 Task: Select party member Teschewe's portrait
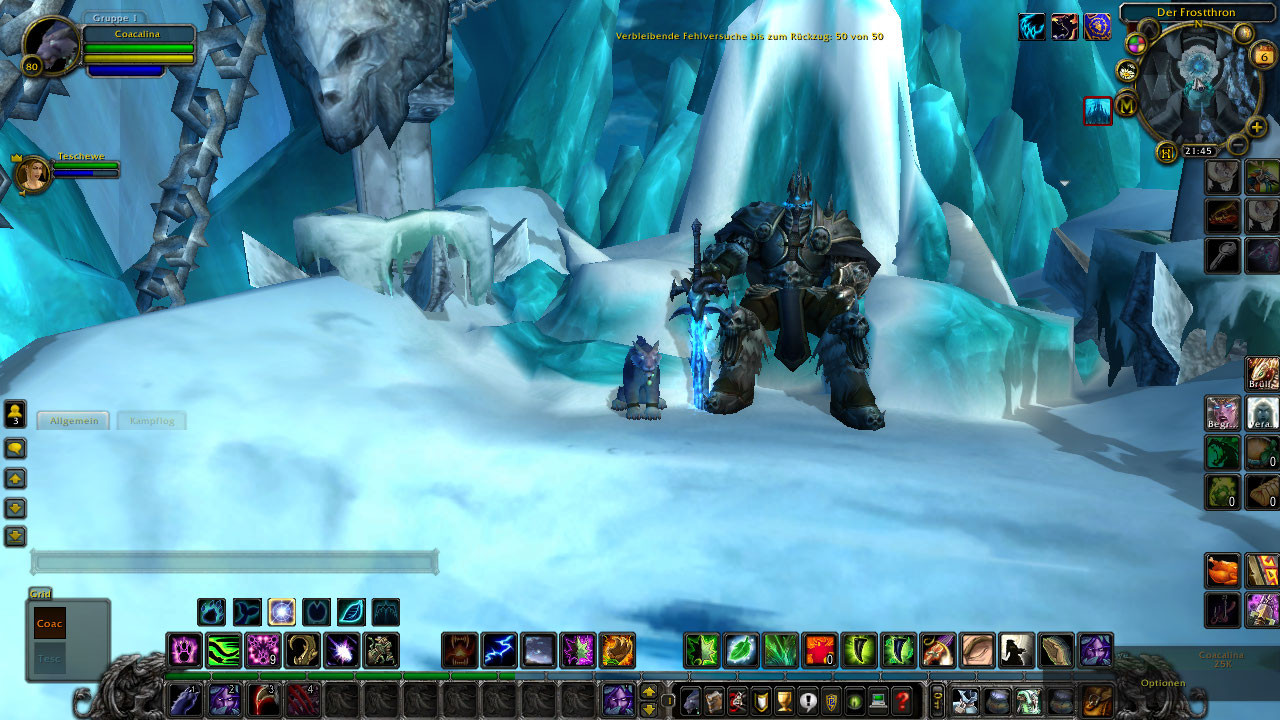[34, 174]
